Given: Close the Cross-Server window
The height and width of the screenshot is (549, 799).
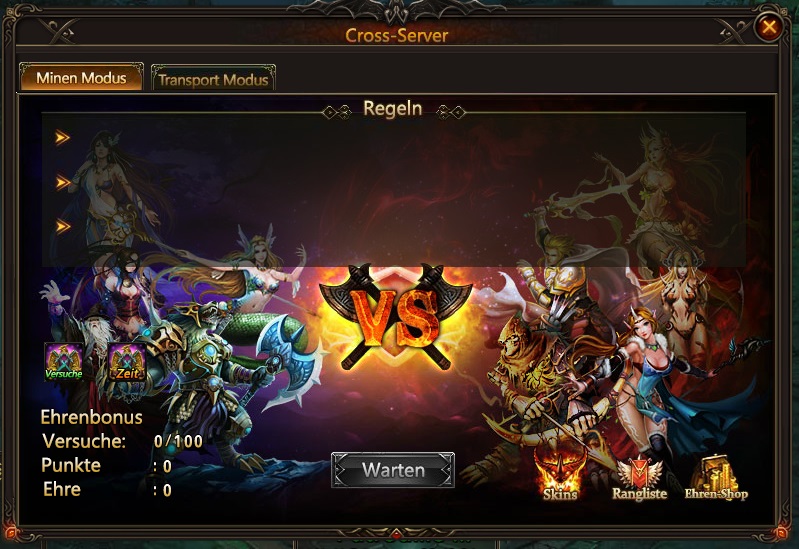Looking at the screenshot, I should point(768,27).
